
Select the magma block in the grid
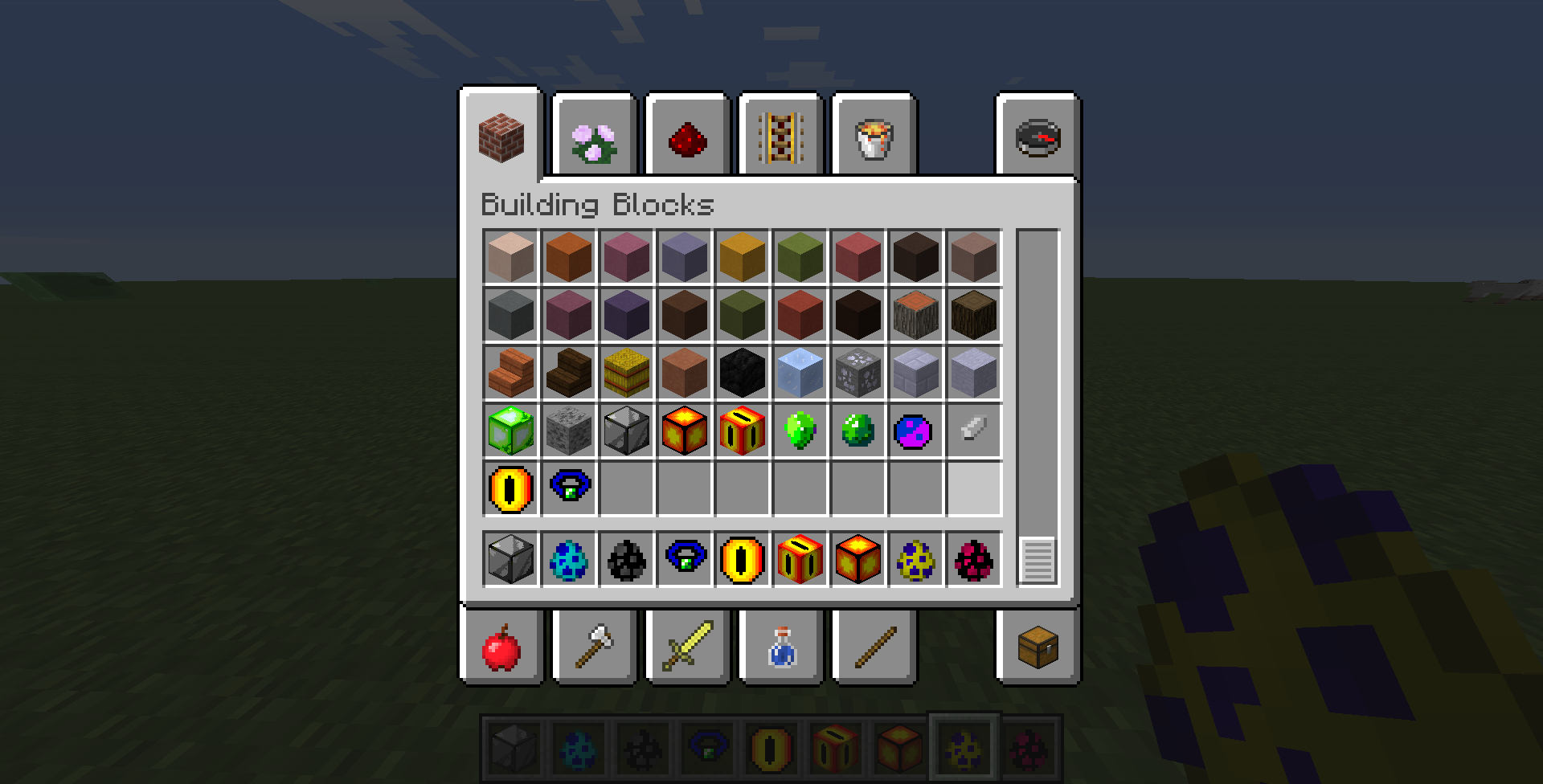685,431
